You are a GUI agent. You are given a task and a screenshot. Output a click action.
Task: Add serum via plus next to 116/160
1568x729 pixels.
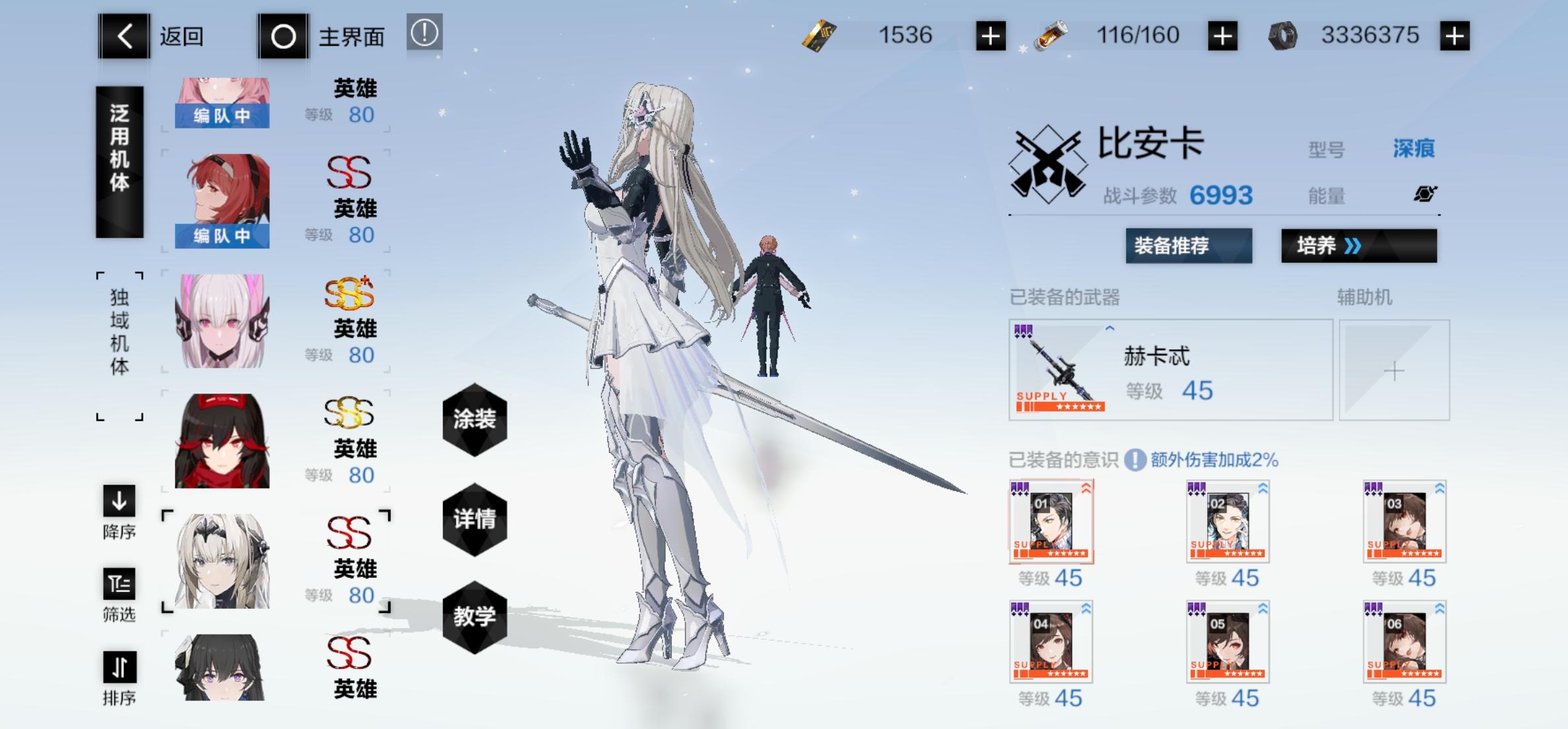pyautogui.click(x=1222, y=35)
